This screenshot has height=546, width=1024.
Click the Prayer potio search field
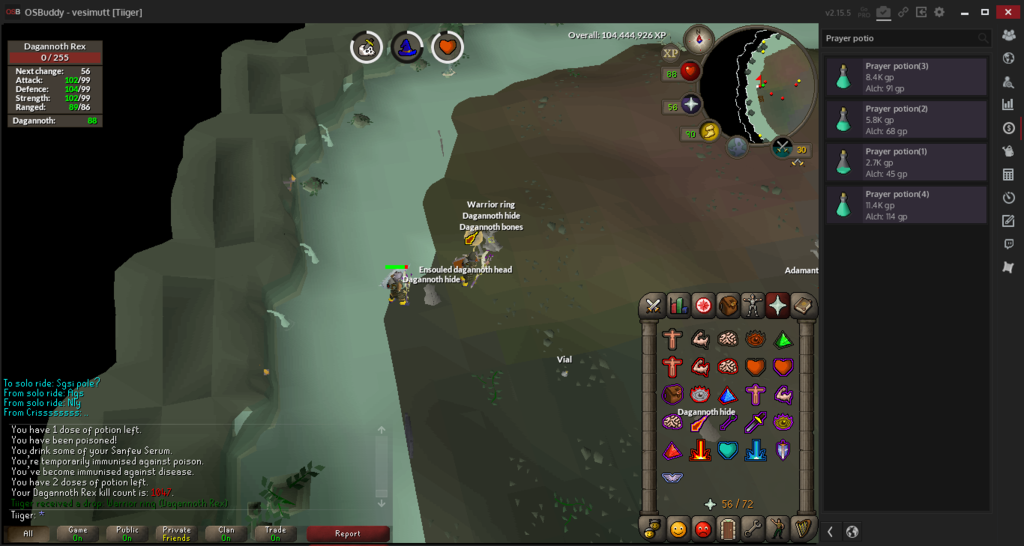tap(896, 38)
